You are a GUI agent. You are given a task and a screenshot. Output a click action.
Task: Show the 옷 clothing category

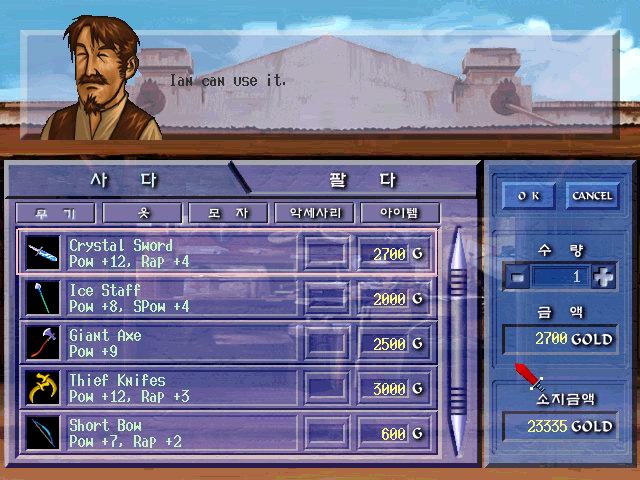click(x=142, y=213)
